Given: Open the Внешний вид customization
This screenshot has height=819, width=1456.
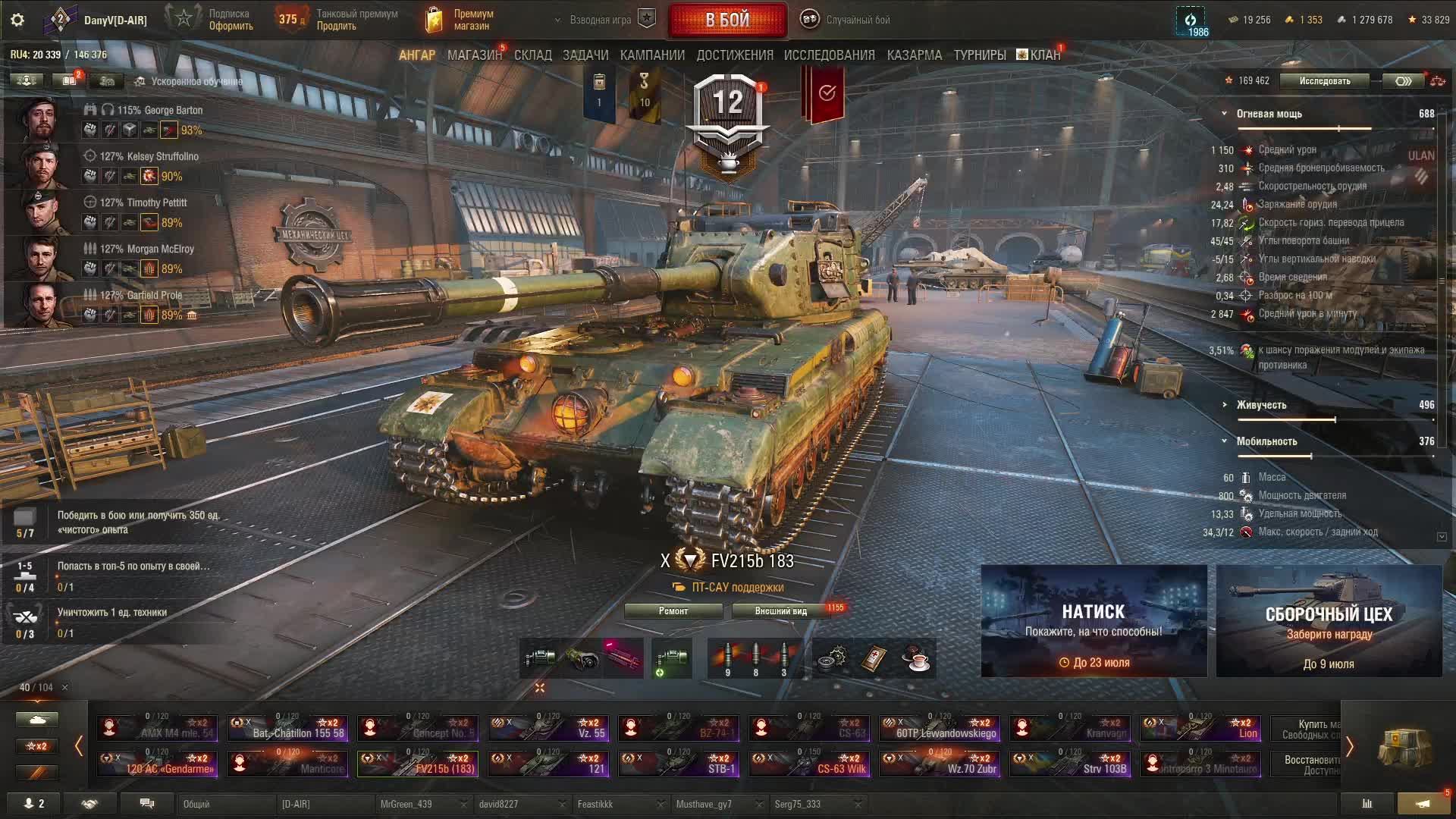Looking at the screenshot, I should (x=780, y=611).
